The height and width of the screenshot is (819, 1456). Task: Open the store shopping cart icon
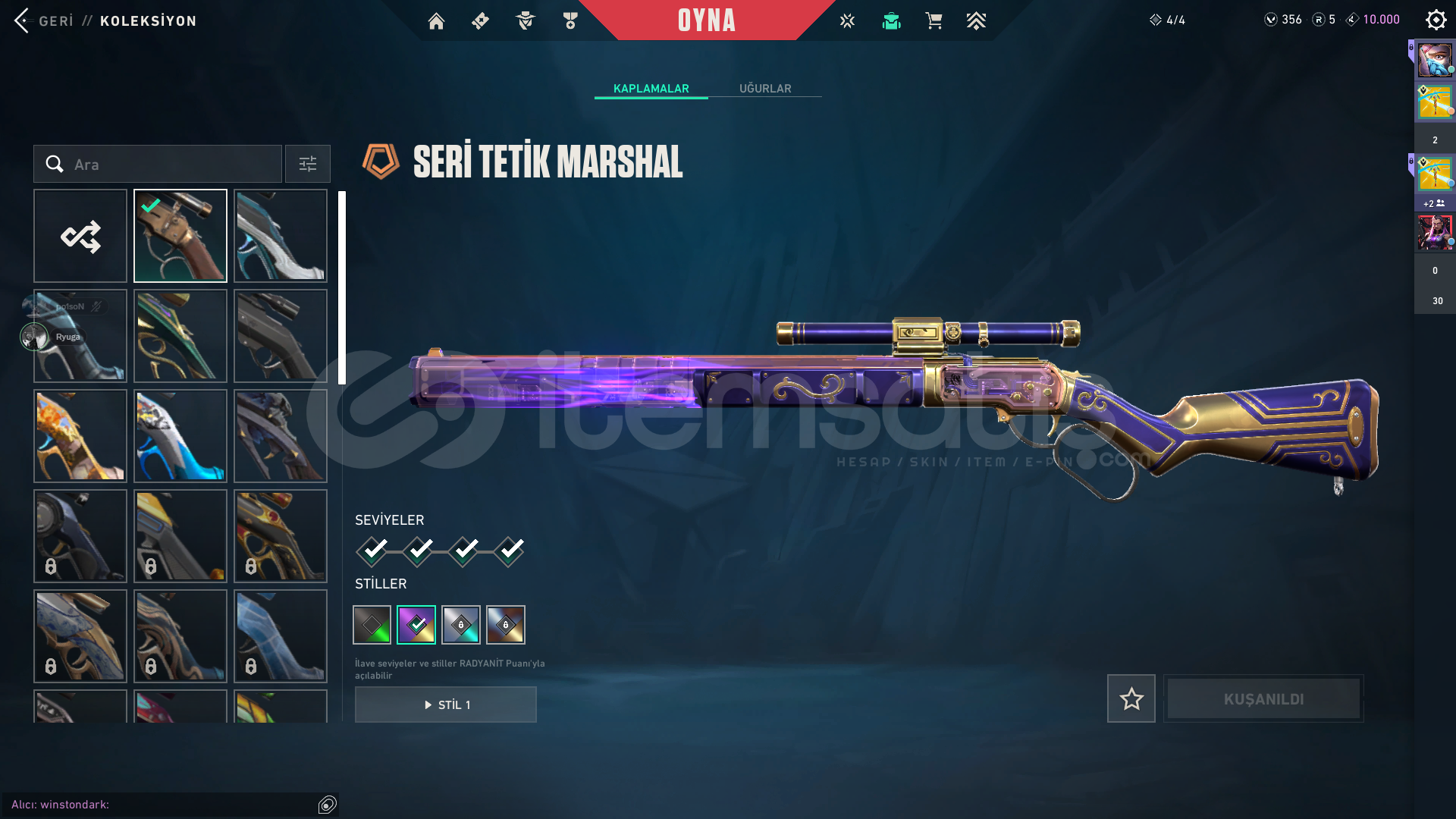(x=934, y=21)
